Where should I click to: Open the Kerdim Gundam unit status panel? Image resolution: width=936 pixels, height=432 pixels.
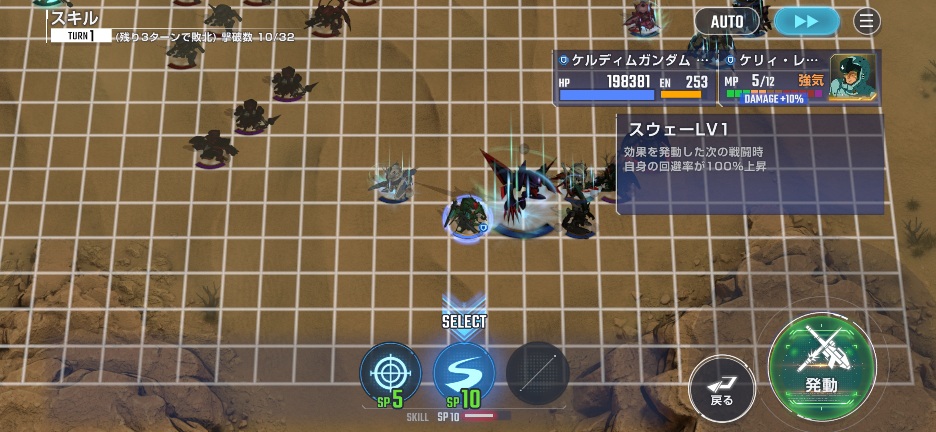(635, 78)
